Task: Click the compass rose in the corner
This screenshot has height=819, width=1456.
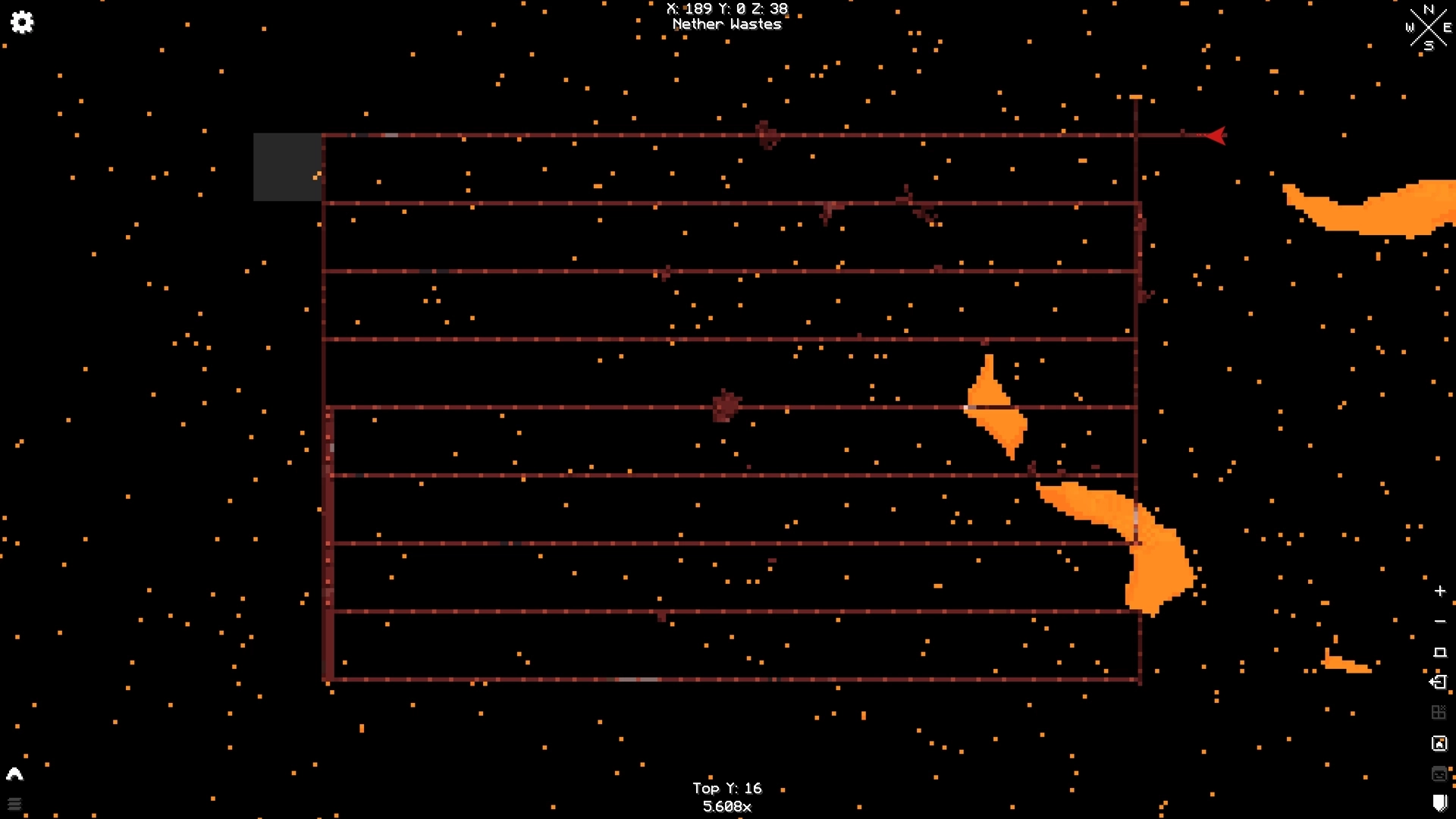Action: [1429, 28]
